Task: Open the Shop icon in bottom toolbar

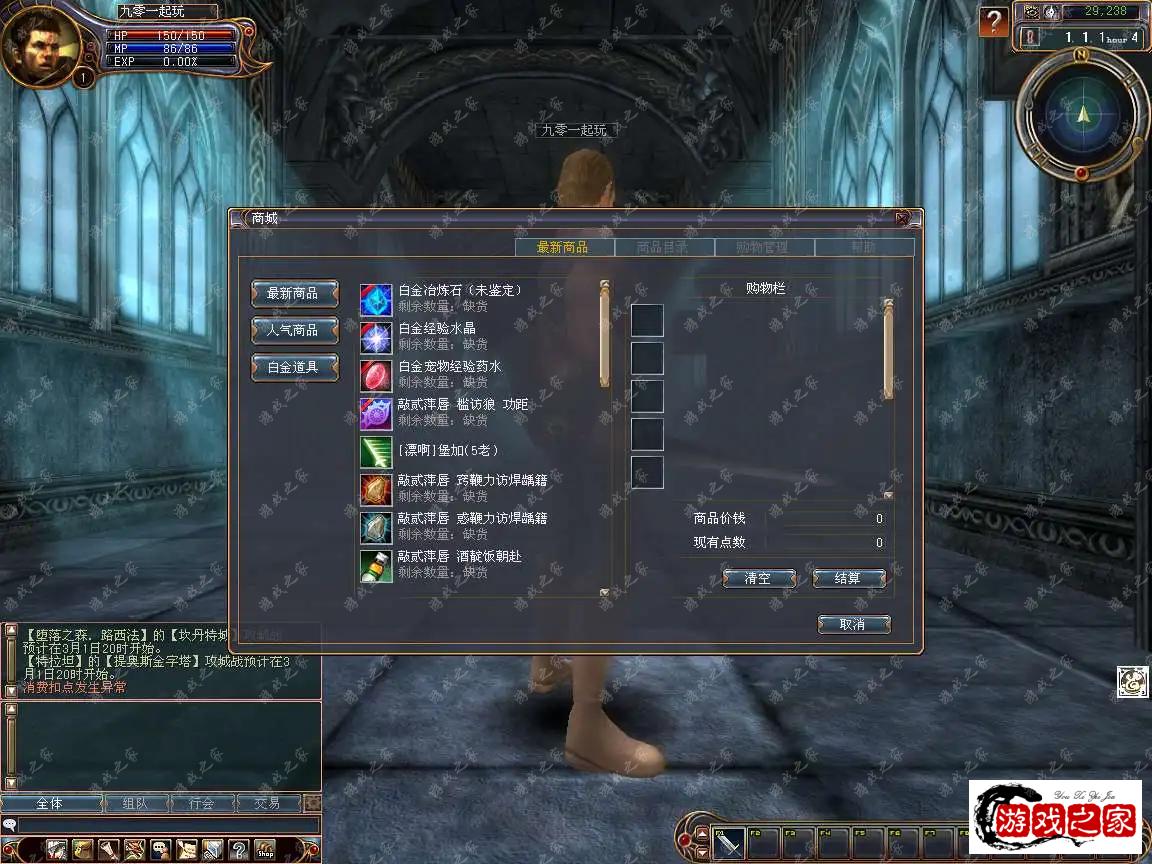Action: (265, 849)
